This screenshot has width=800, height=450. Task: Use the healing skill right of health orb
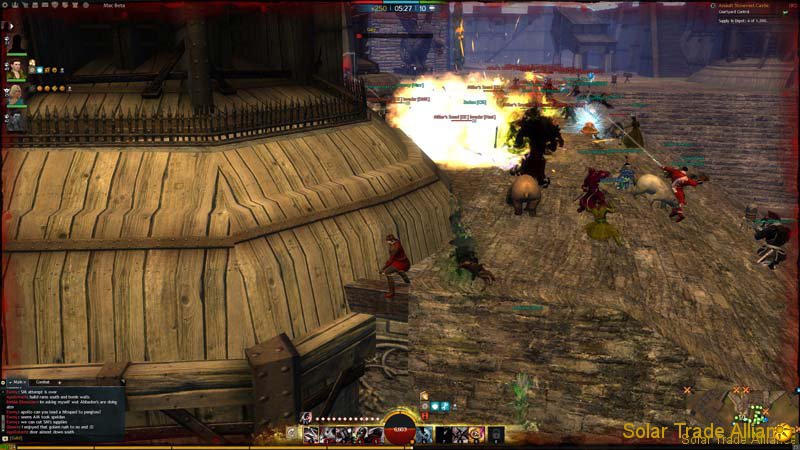(x=424, y=434)
